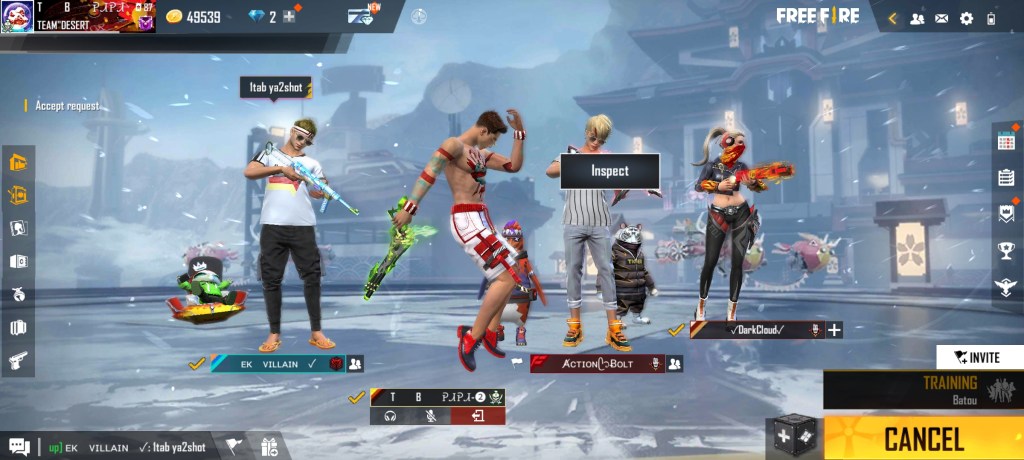This screenshot has width=1024, height=460.
Task: Inspect the selected player
Action: click(x=609, y=171)
